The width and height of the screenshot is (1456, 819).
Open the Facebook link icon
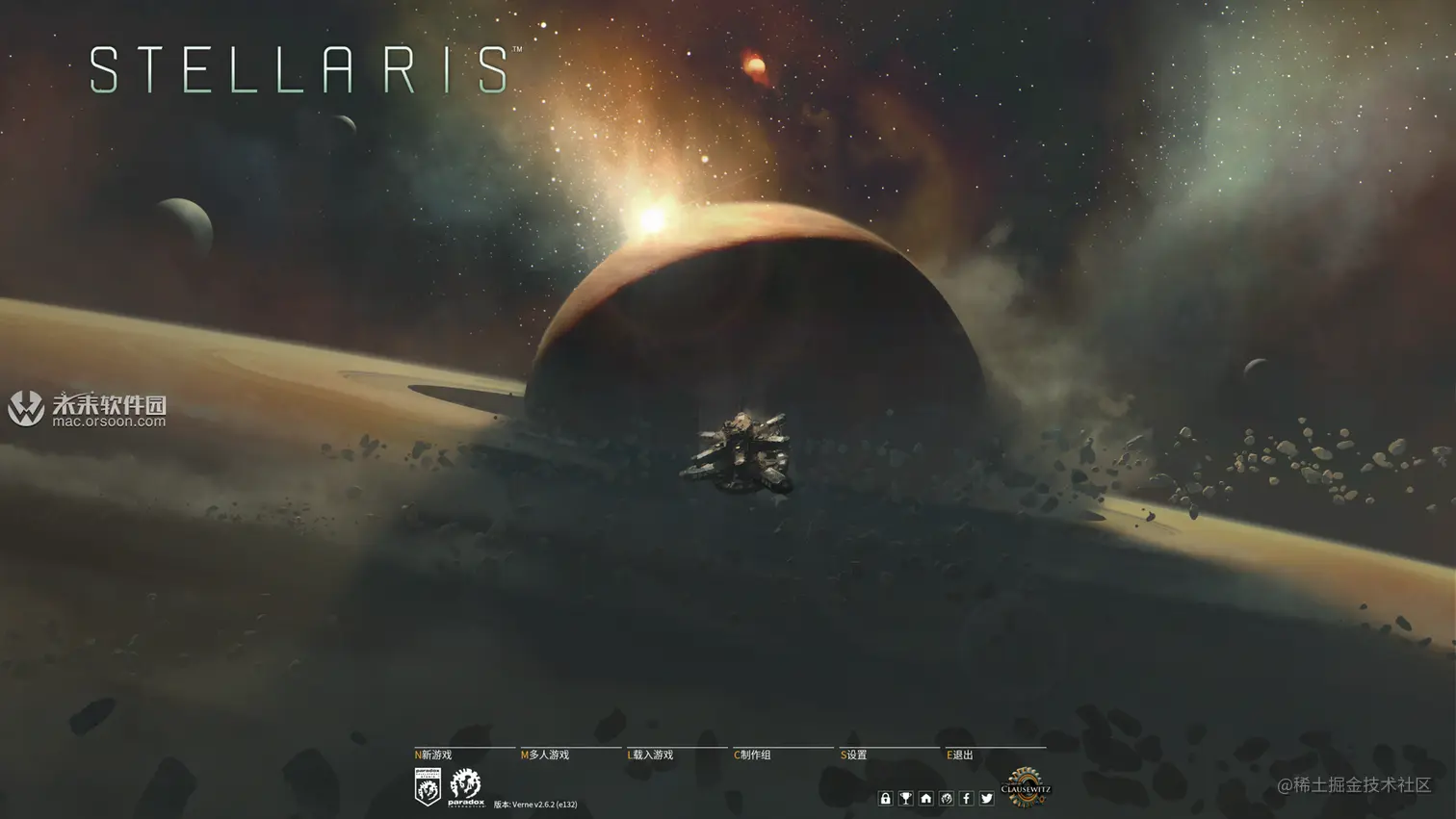[967, 799]
